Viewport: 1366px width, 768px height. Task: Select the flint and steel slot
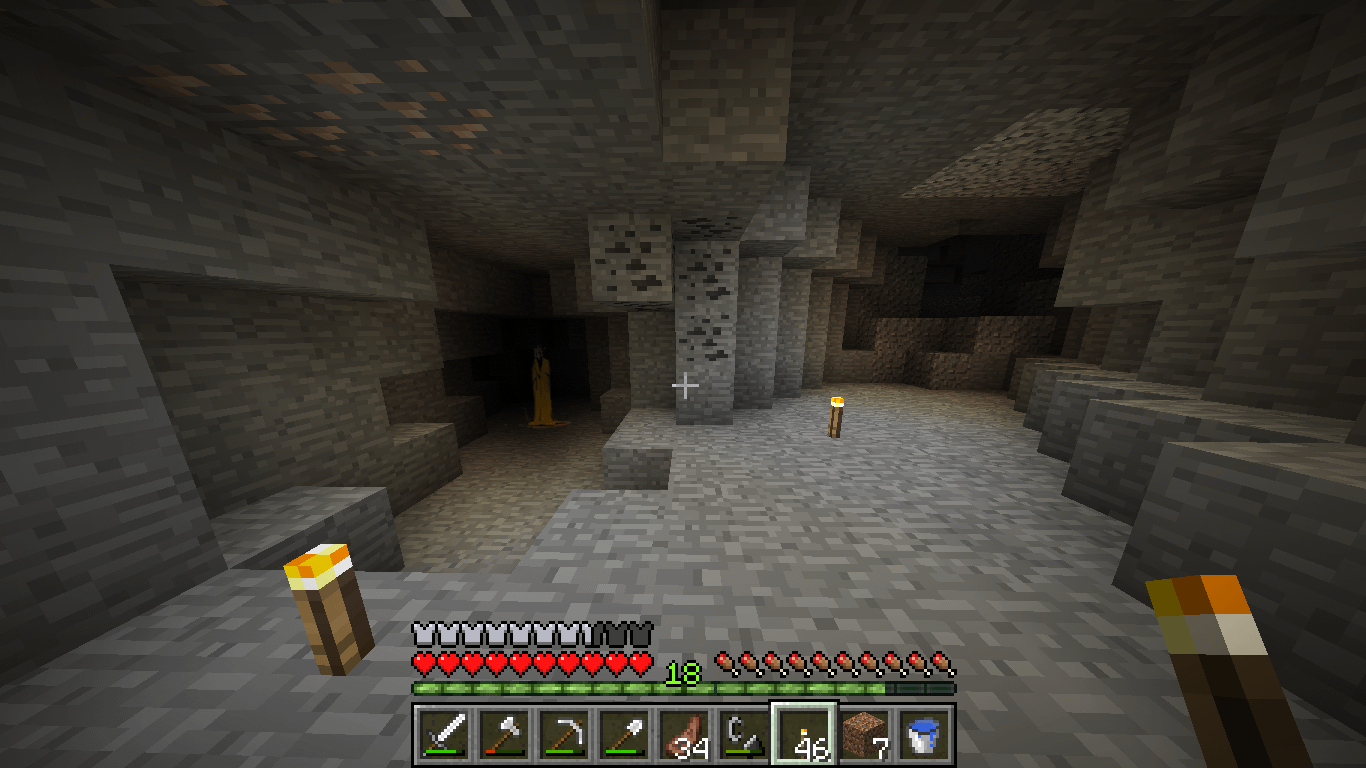click(744, 735)
